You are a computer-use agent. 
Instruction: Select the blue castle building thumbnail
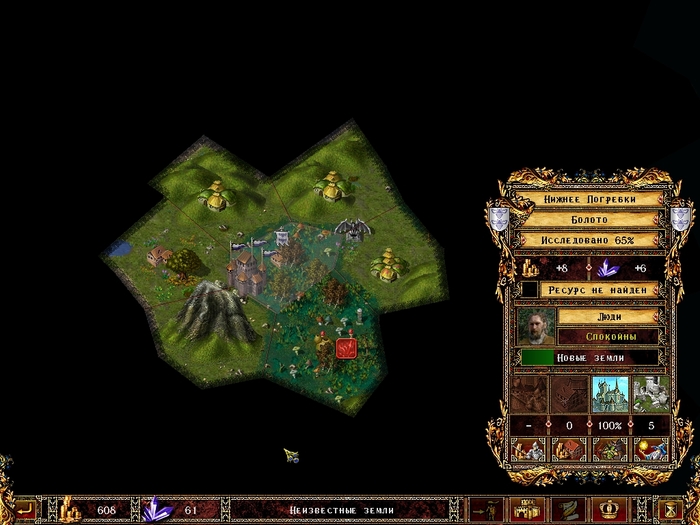[x=608, y=394]
